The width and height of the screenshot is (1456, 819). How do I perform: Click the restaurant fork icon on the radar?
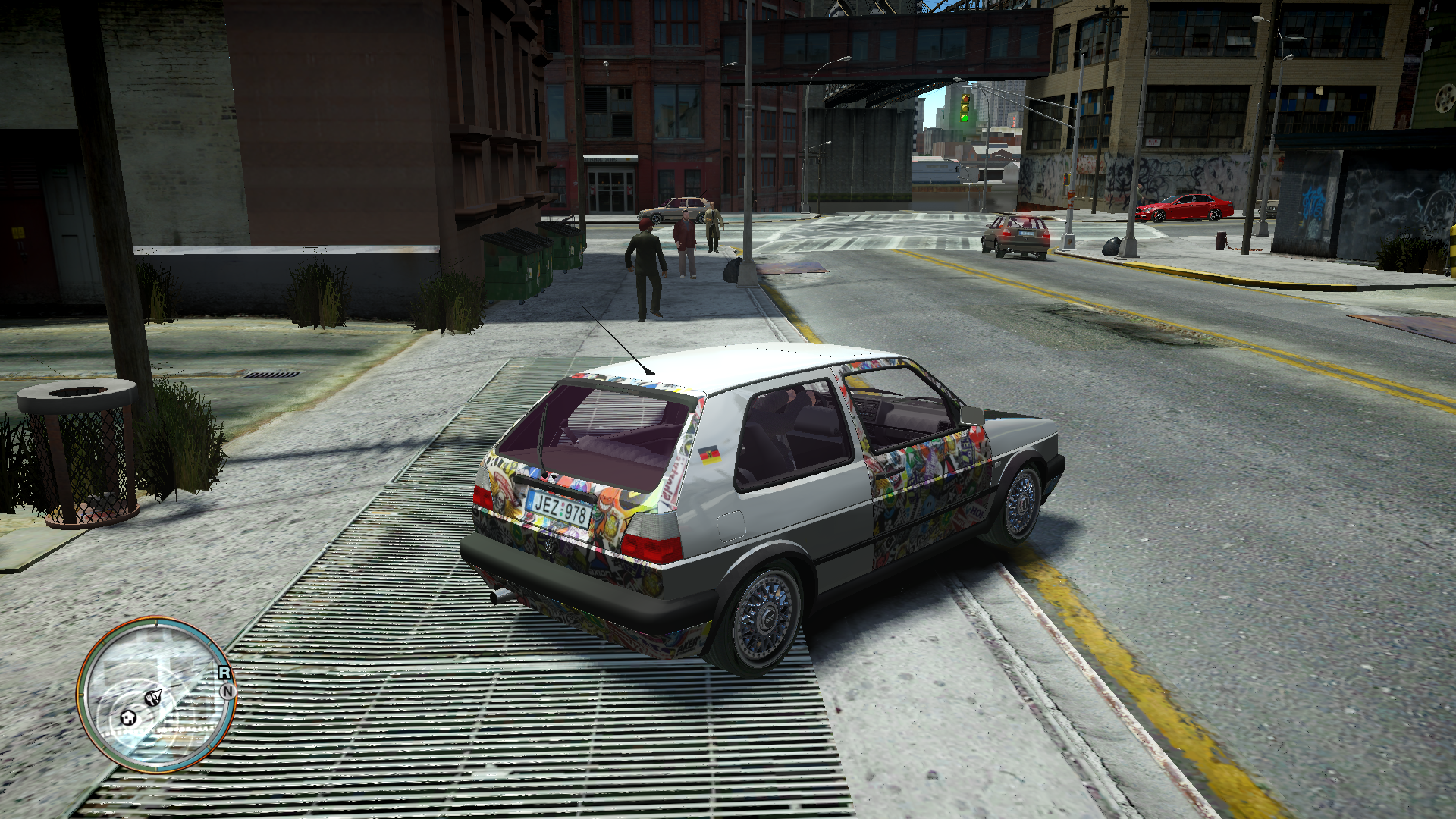pyautogui.click(x=153, y=698)
